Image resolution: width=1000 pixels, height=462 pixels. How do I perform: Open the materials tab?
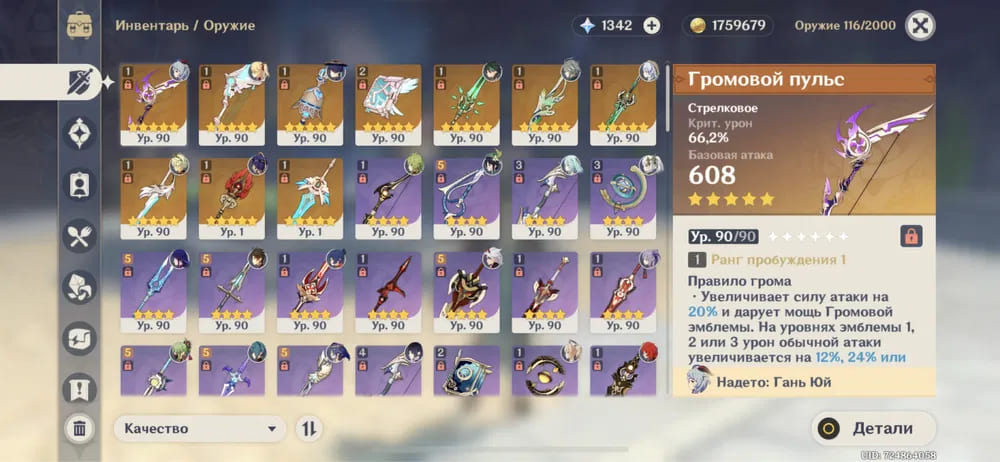(80, 287)
